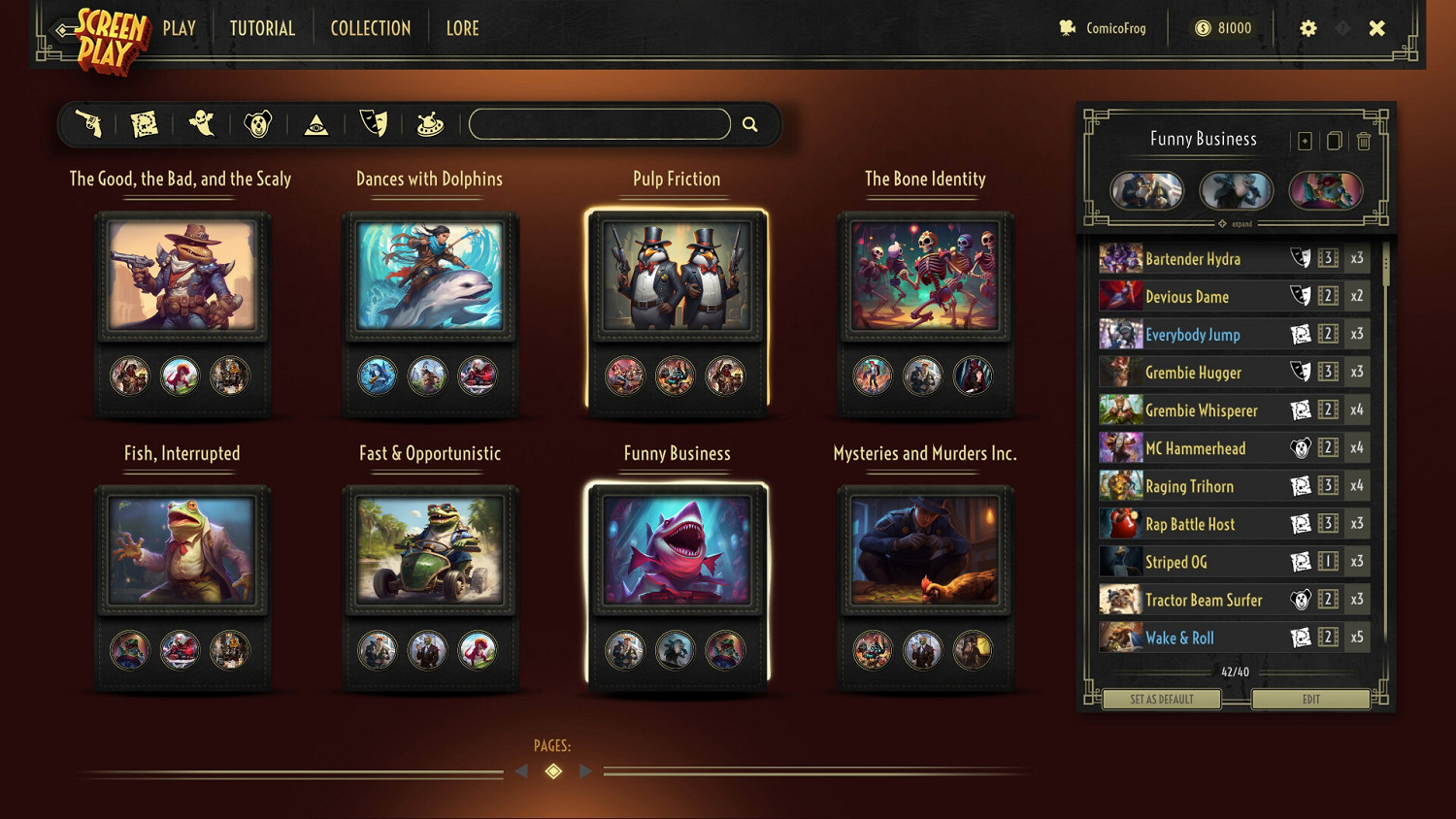
Task: Delete the Funny Business deck via trash icon
Action: click(x=1364, y=141)
